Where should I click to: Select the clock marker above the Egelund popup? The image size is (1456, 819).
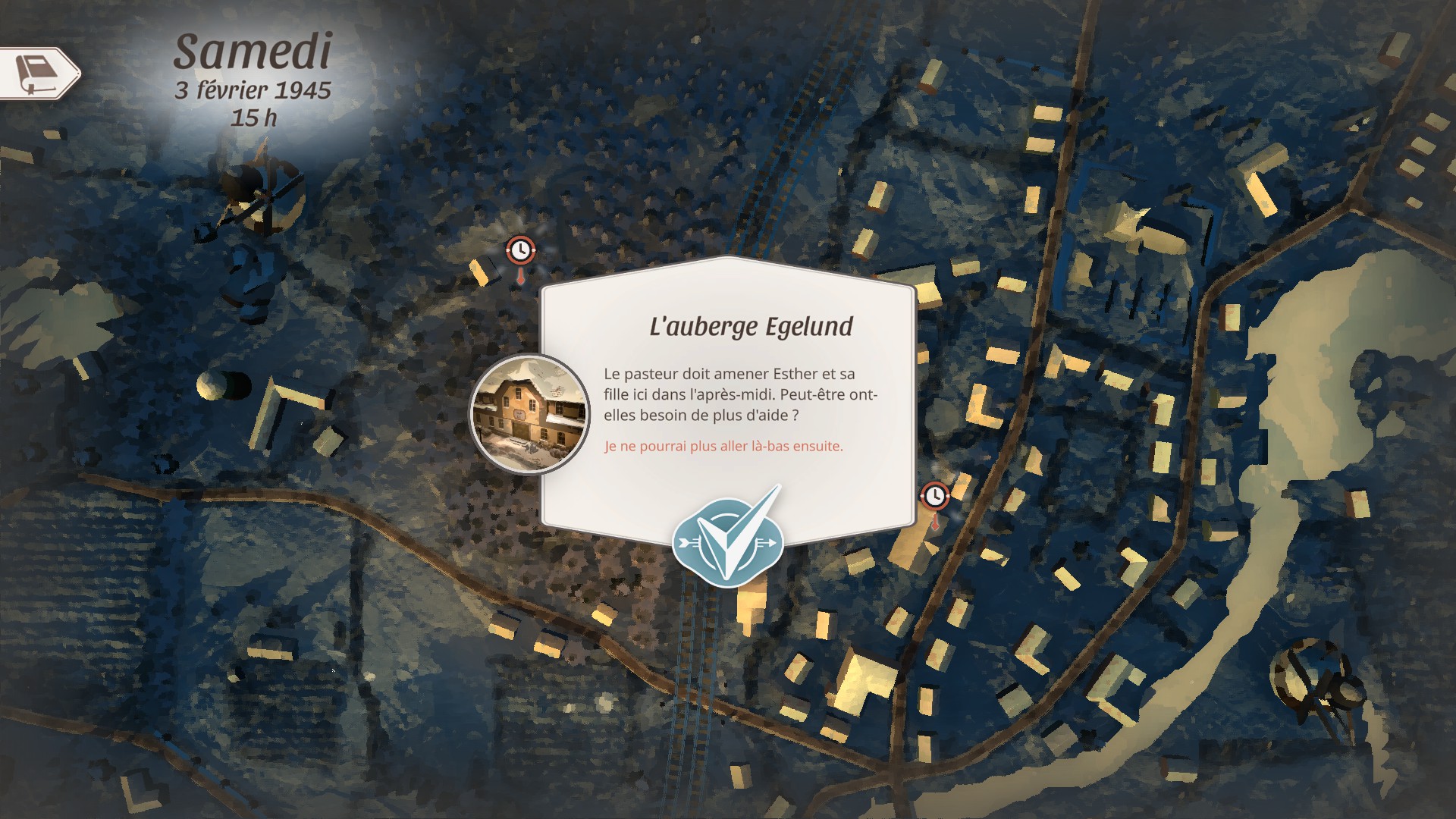pos(520,249)
